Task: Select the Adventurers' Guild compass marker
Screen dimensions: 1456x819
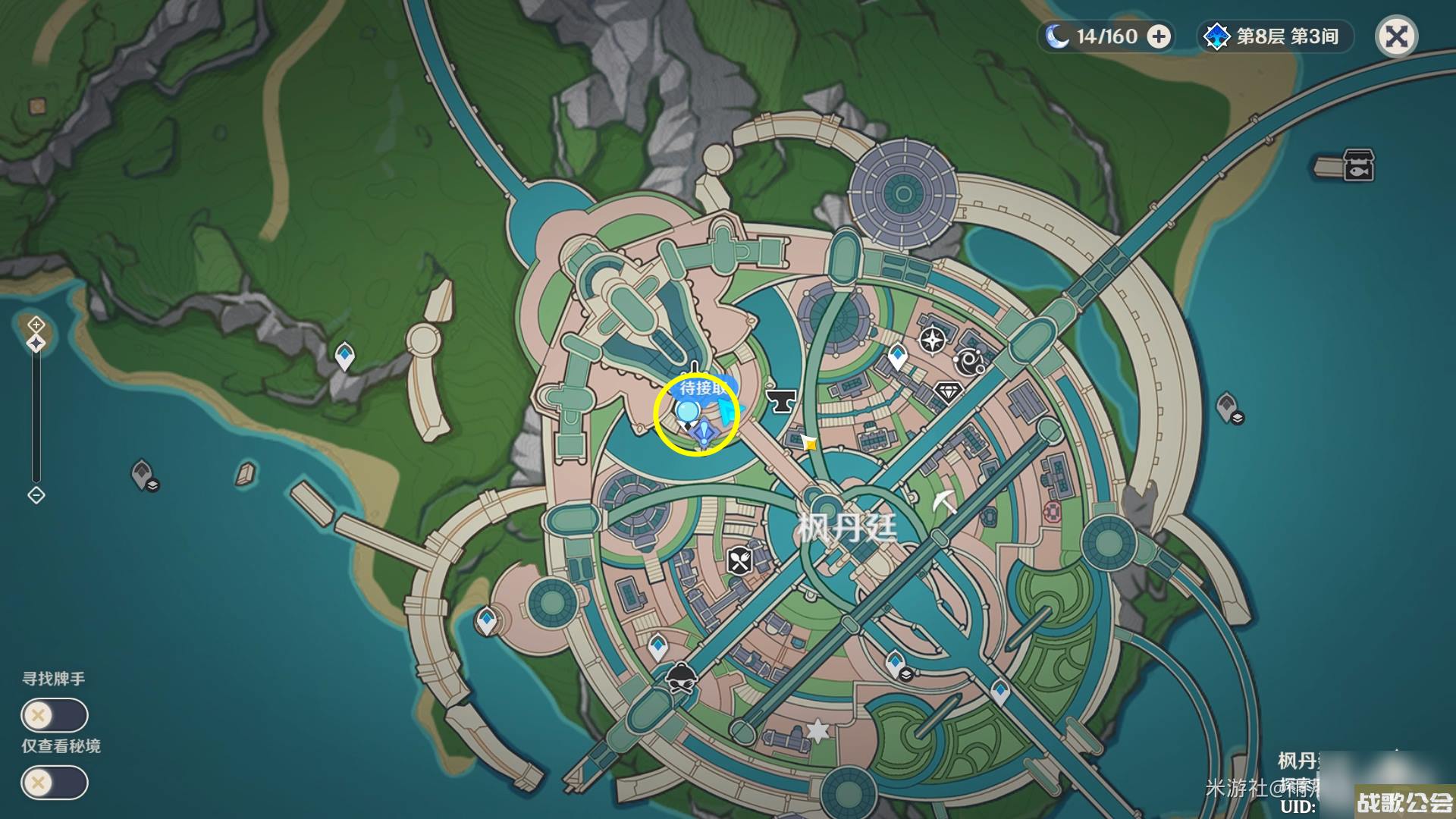Action: coord(932,339)
